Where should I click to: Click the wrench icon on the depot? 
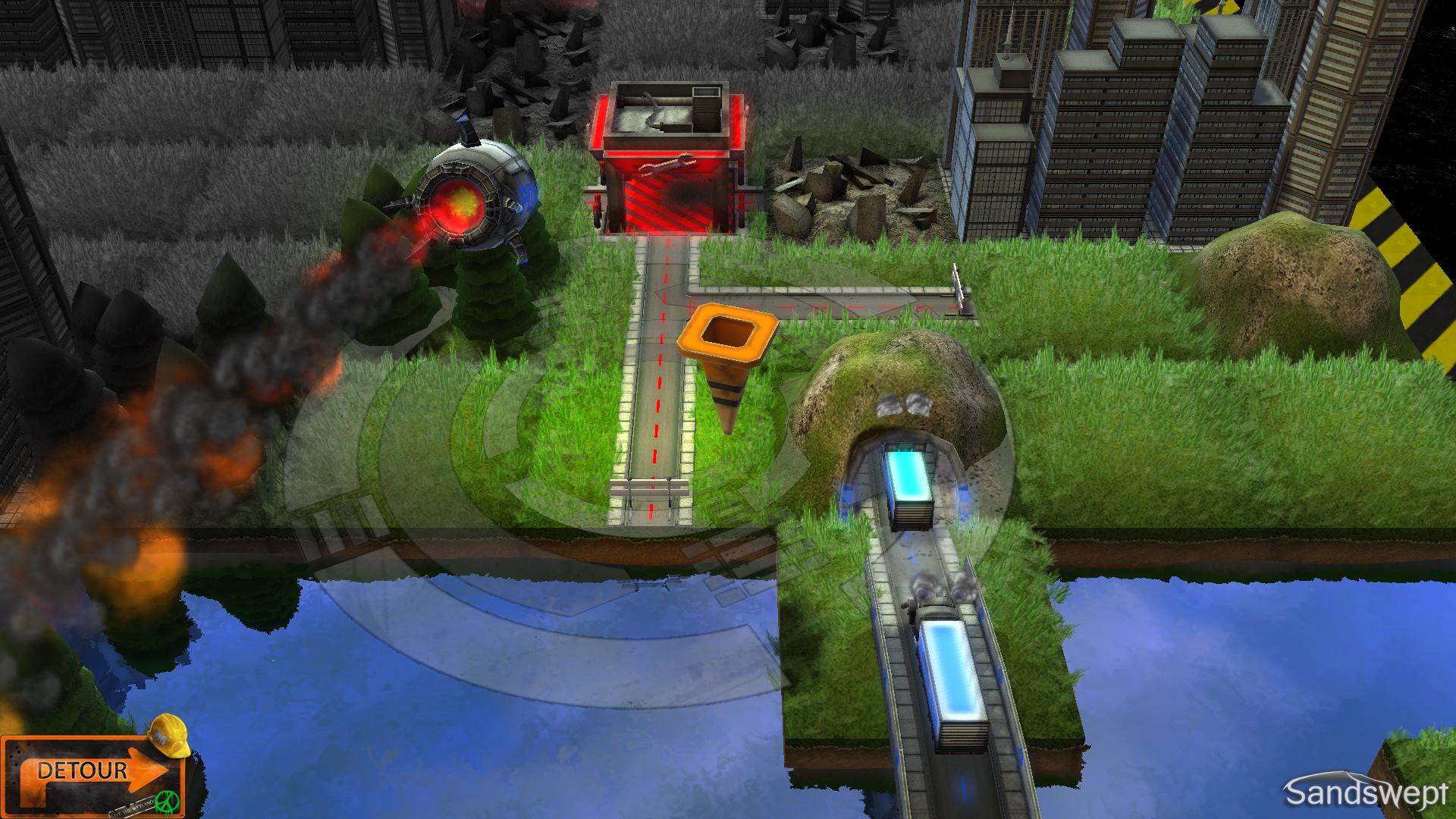tap(669, 165)
